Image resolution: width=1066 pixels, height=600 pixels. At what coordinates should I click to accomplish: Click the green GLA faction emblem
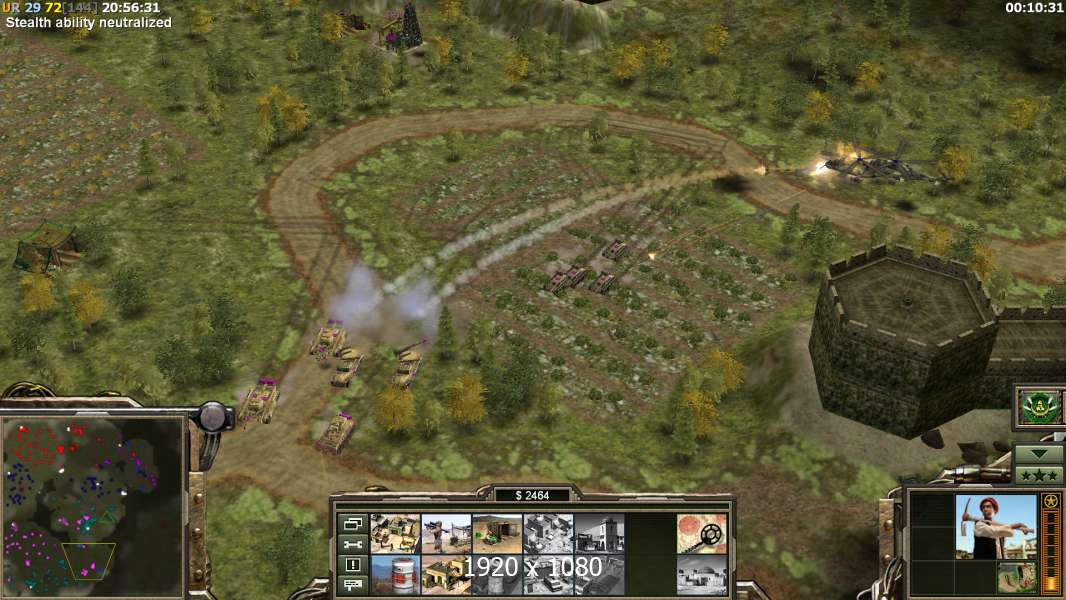(1038, 407)
